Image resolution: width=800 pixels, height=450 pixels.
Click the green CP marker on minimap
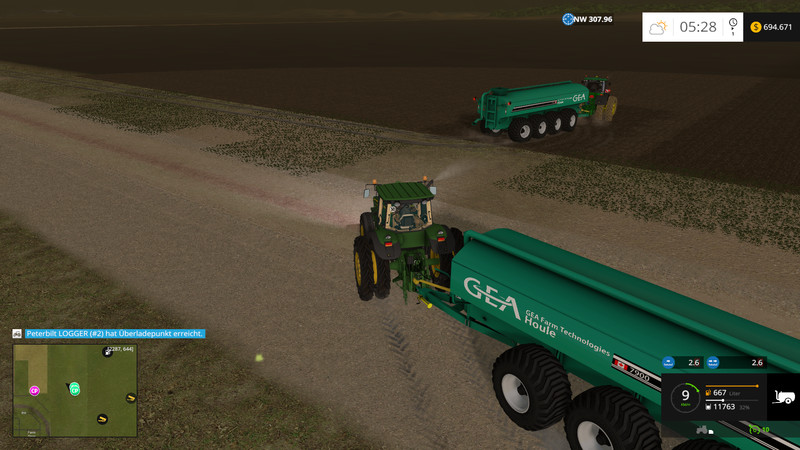pos(74,388)
